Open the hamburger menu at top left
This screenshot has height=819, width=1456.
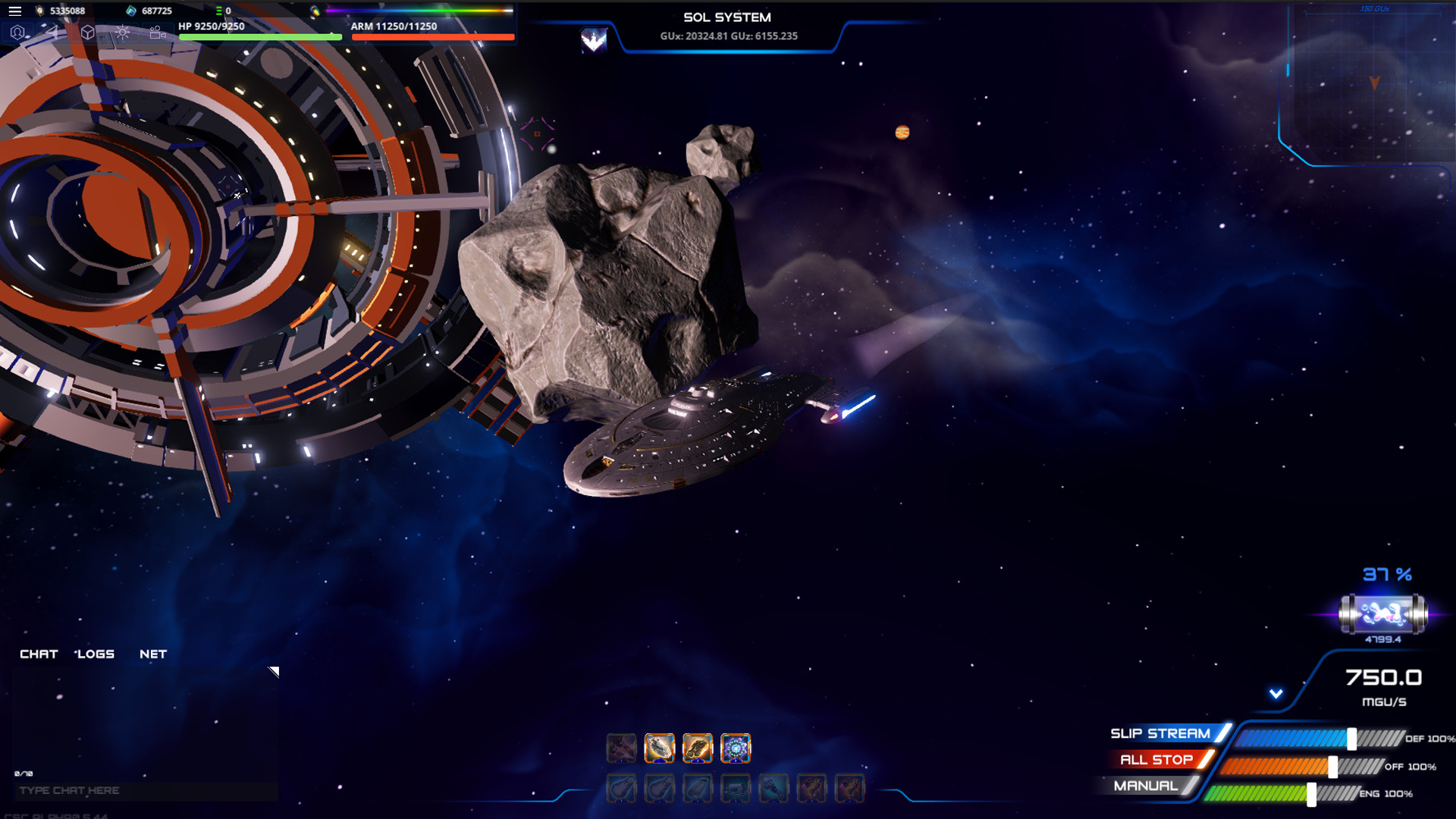[x=14, y=11]
